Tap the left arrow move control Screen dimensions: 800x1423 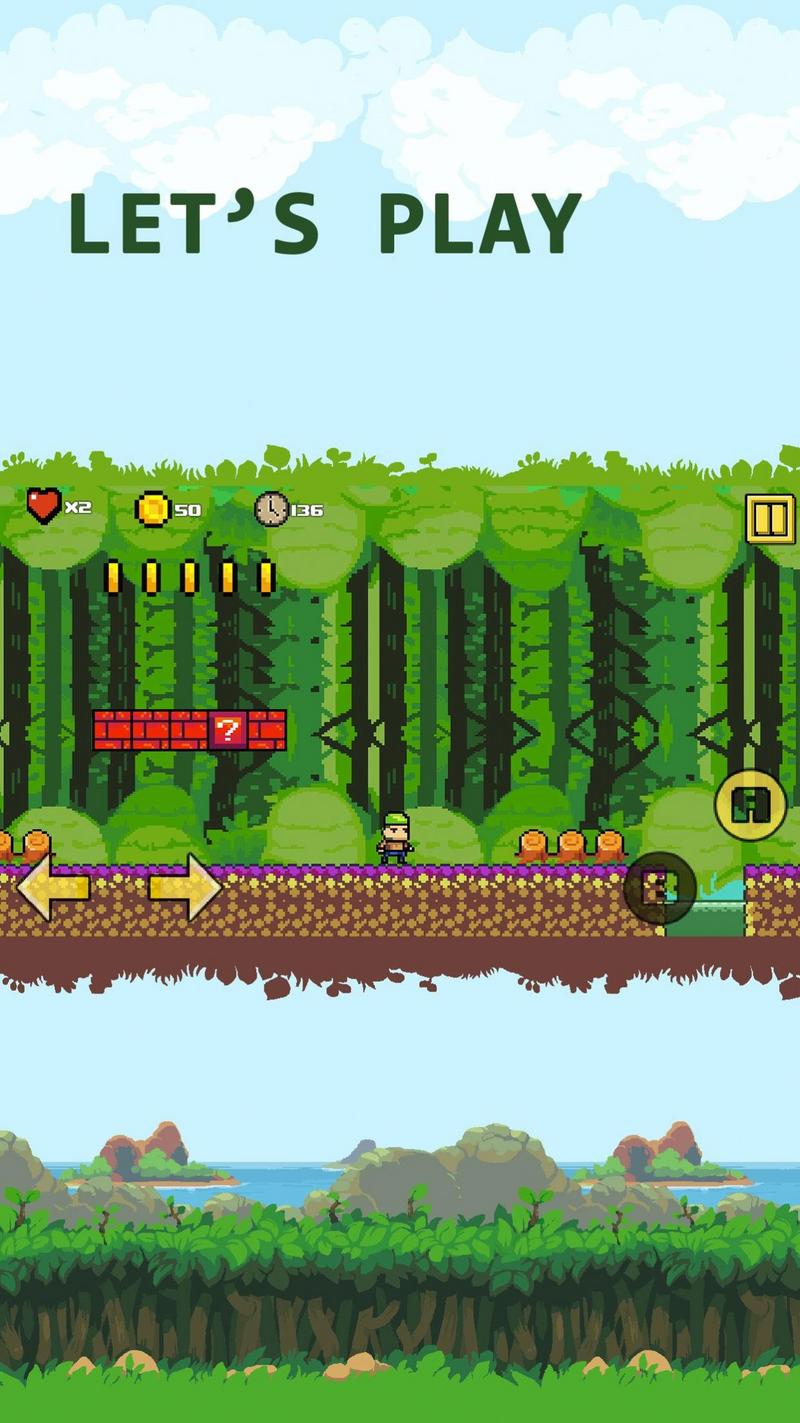pyautogui.click(x=52, y=887)
